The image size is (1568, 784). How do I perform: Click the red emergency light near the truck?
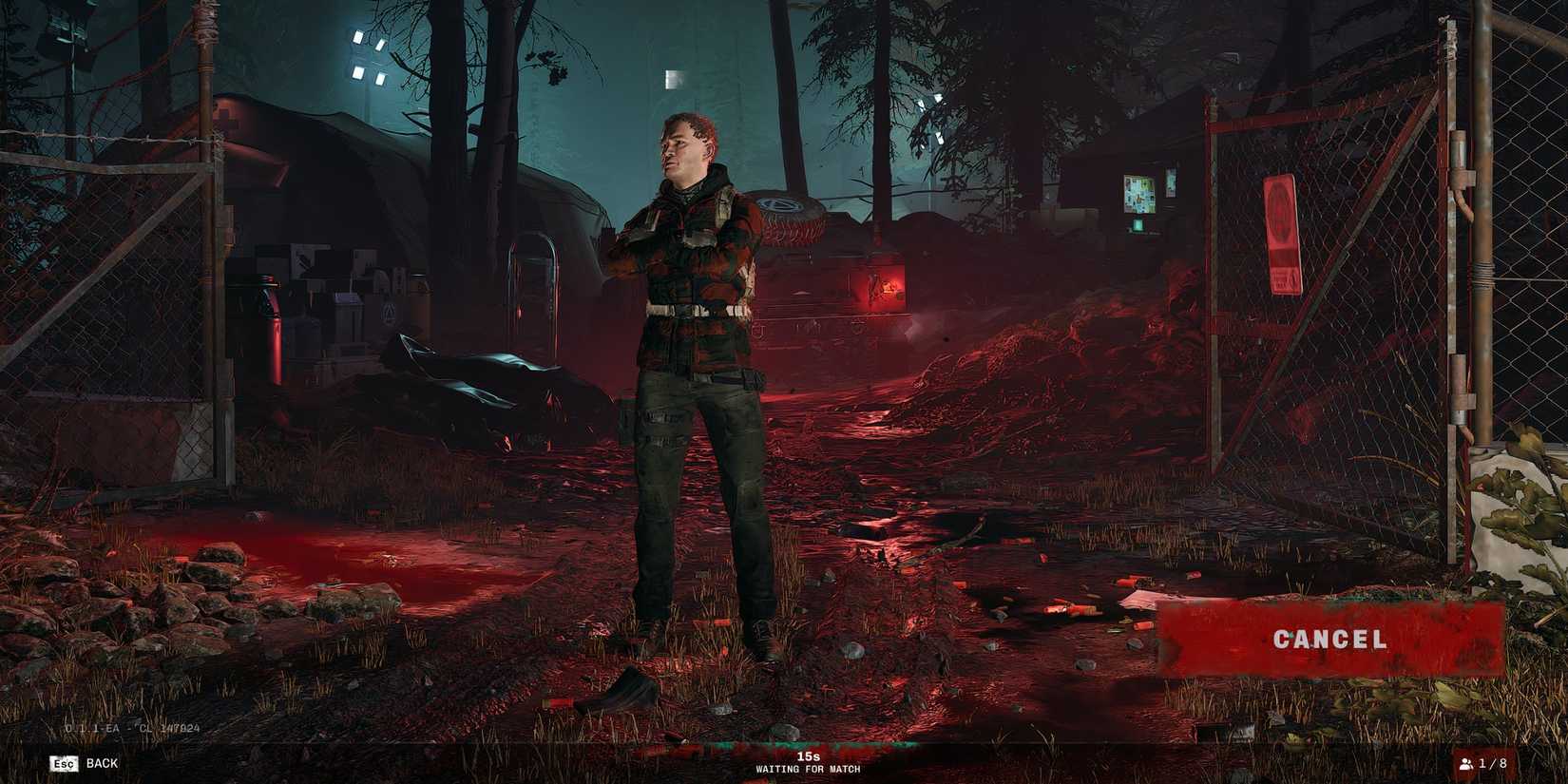pyautogui.click(x=887, y=288)
